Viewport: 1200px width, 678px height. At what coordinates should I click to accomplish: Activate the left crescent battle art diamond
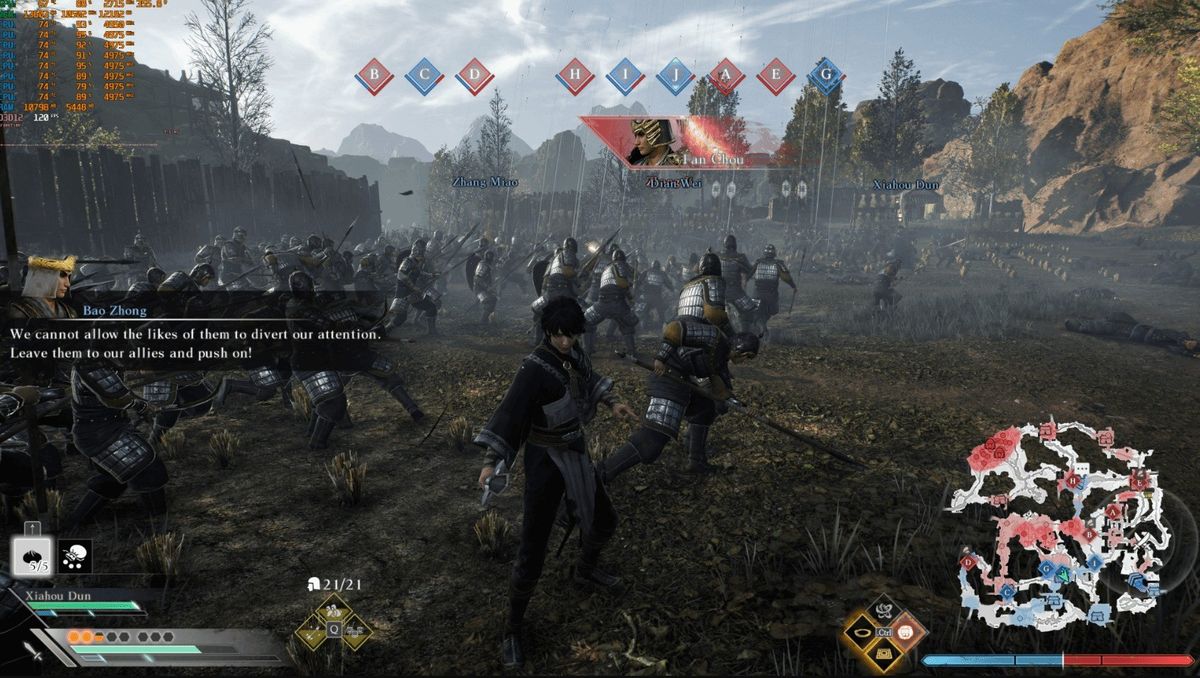pyautogui.click(x=862, y=632)
